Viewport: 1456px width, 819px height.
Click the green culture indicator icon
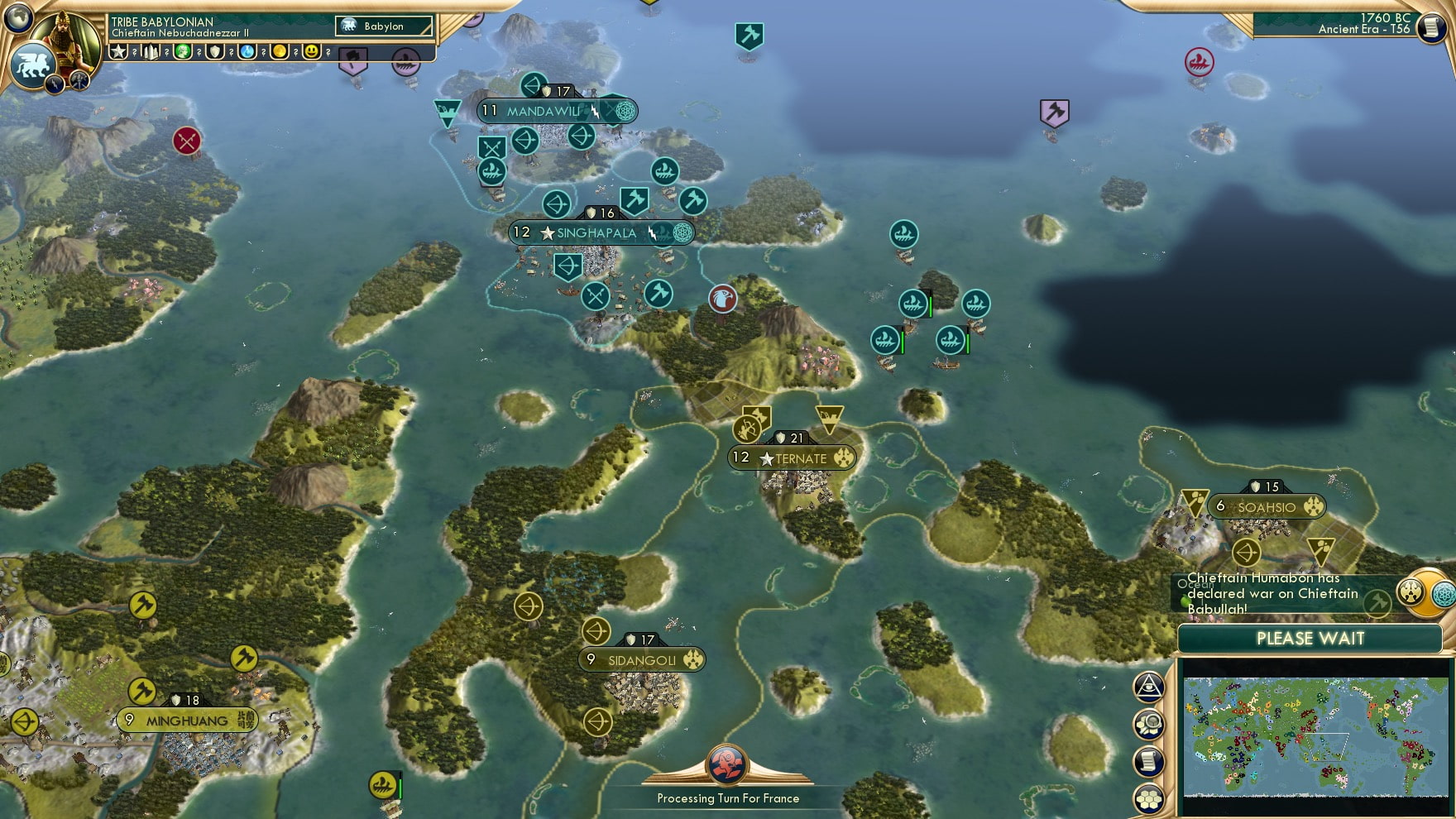[184, 51]
